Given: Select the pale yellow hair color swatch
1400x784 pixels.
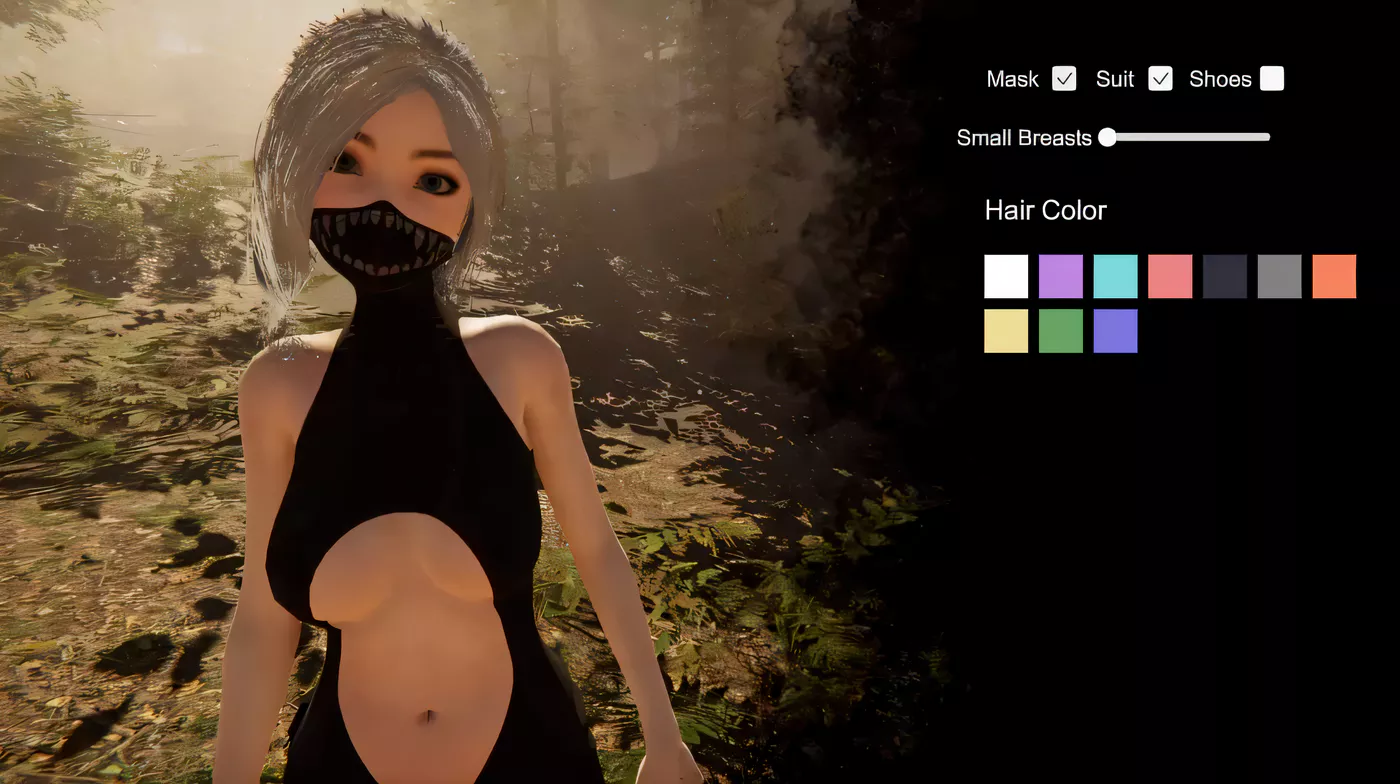Looking at the screenshot, I should coord(1006,331).
